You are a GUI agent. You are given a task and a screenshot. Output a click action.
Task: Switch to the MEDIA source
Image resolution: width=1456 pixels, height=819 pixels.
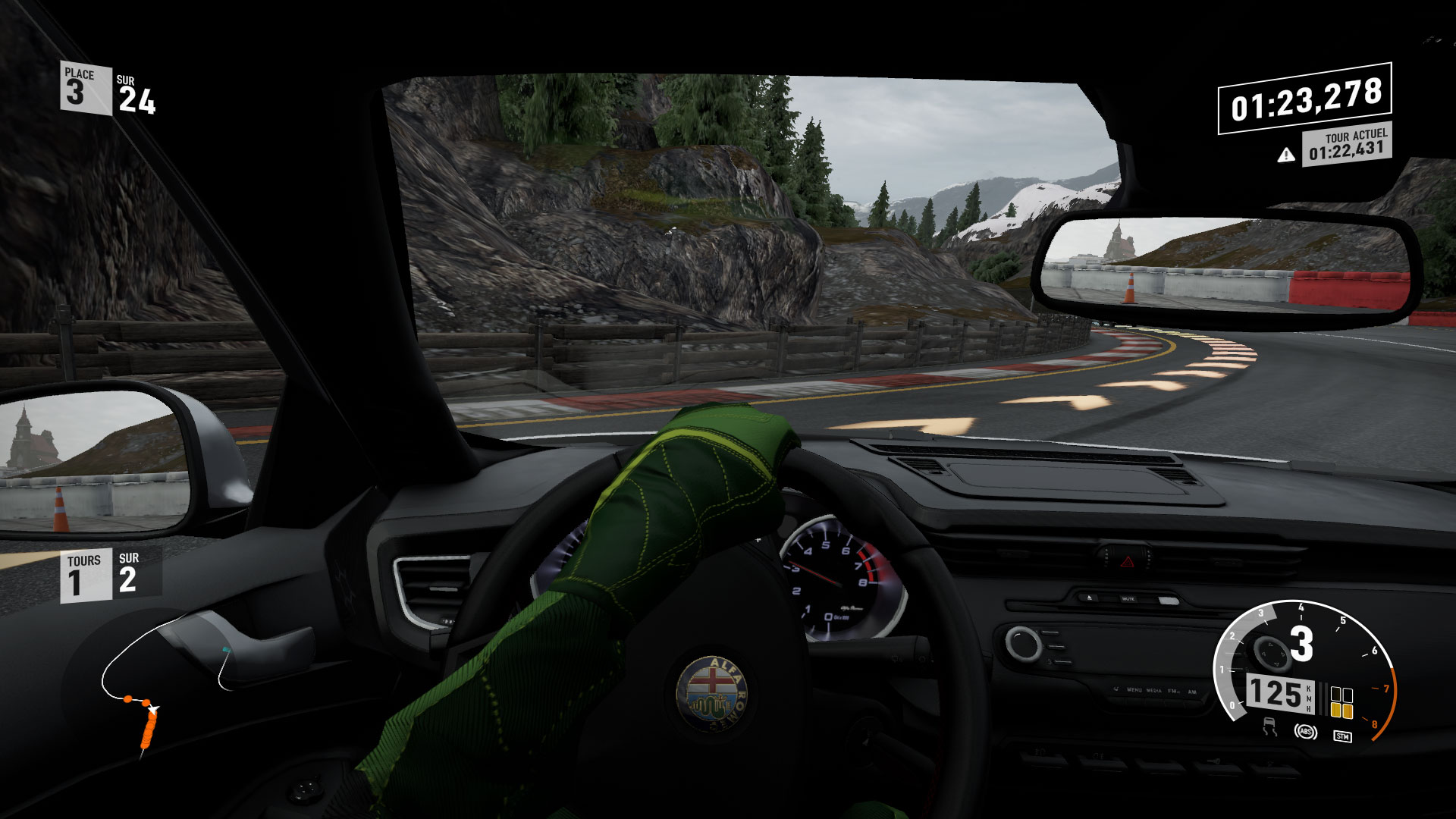[x=1153, y=690]
